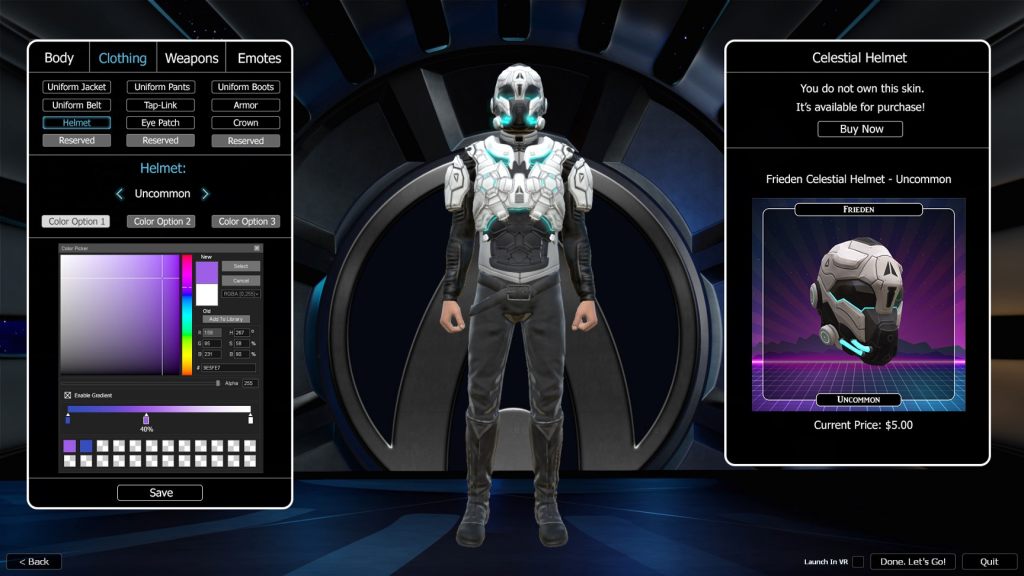Select the saved blue color swatch
The height and width of the screenshot is (576, 1024).
(86, 446)
